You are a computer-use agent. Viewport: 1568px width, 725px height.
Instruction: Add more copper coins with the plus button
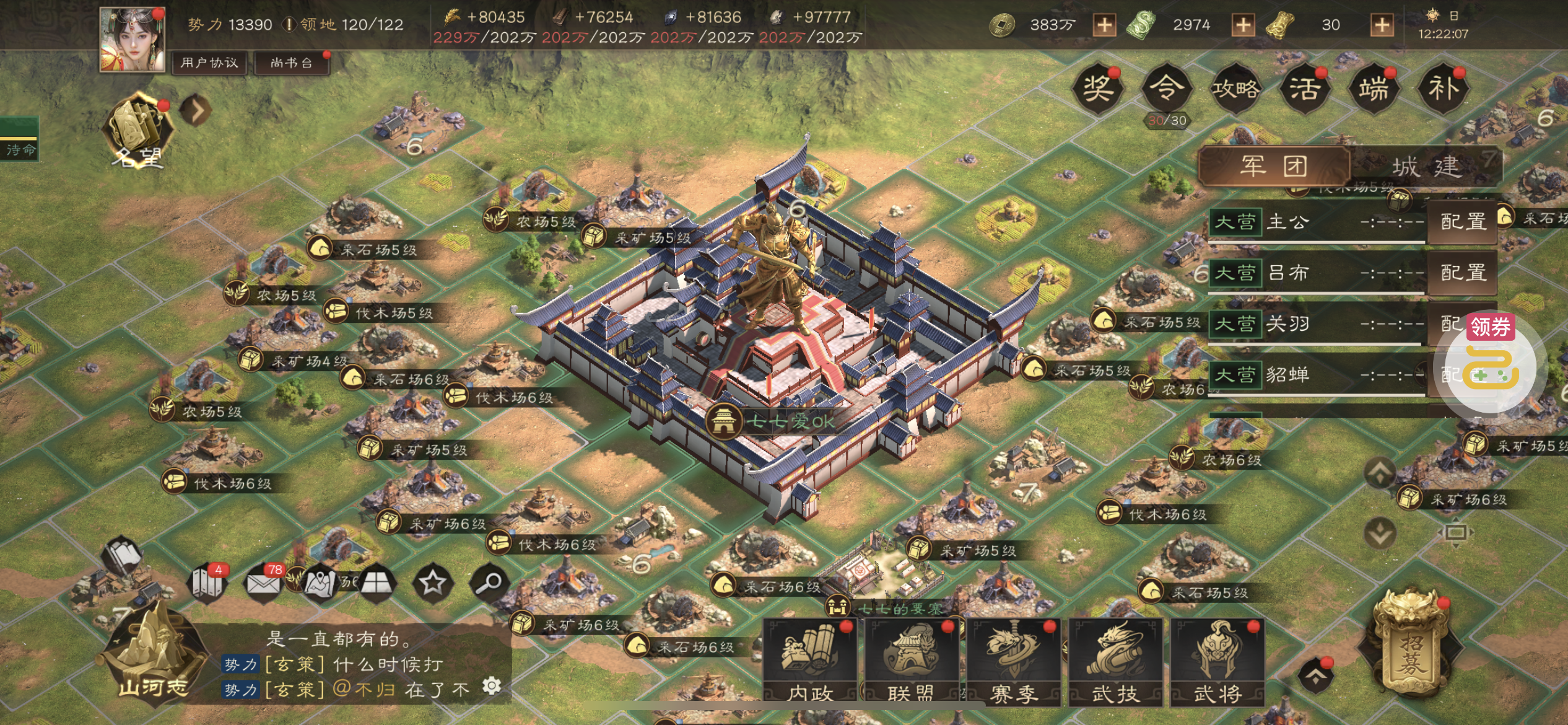pos(1104,25)
